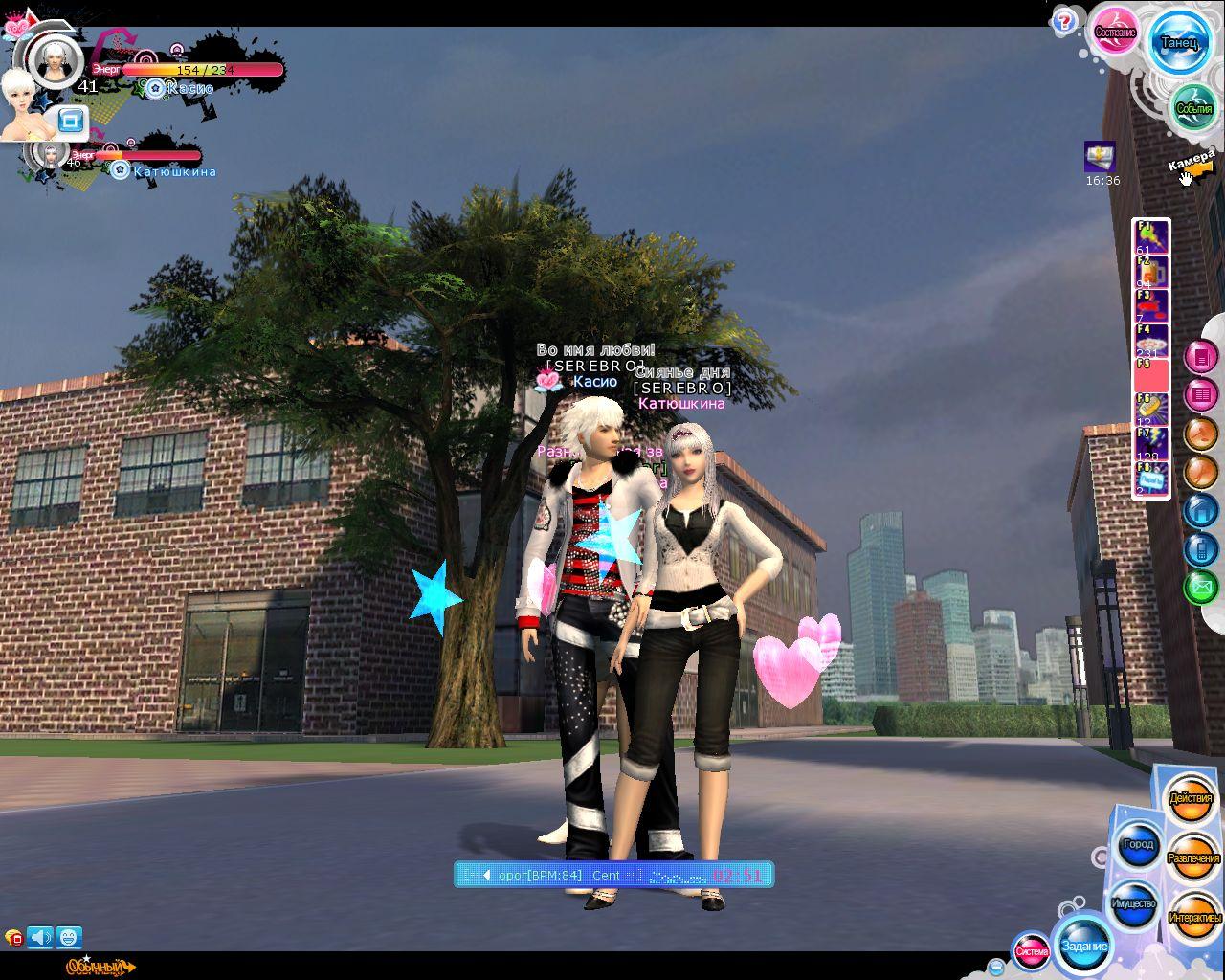The height and width of the screenshot is (980, 1225).
Task: Open the pink Система system menu
Action: (x=1032, y=951)
